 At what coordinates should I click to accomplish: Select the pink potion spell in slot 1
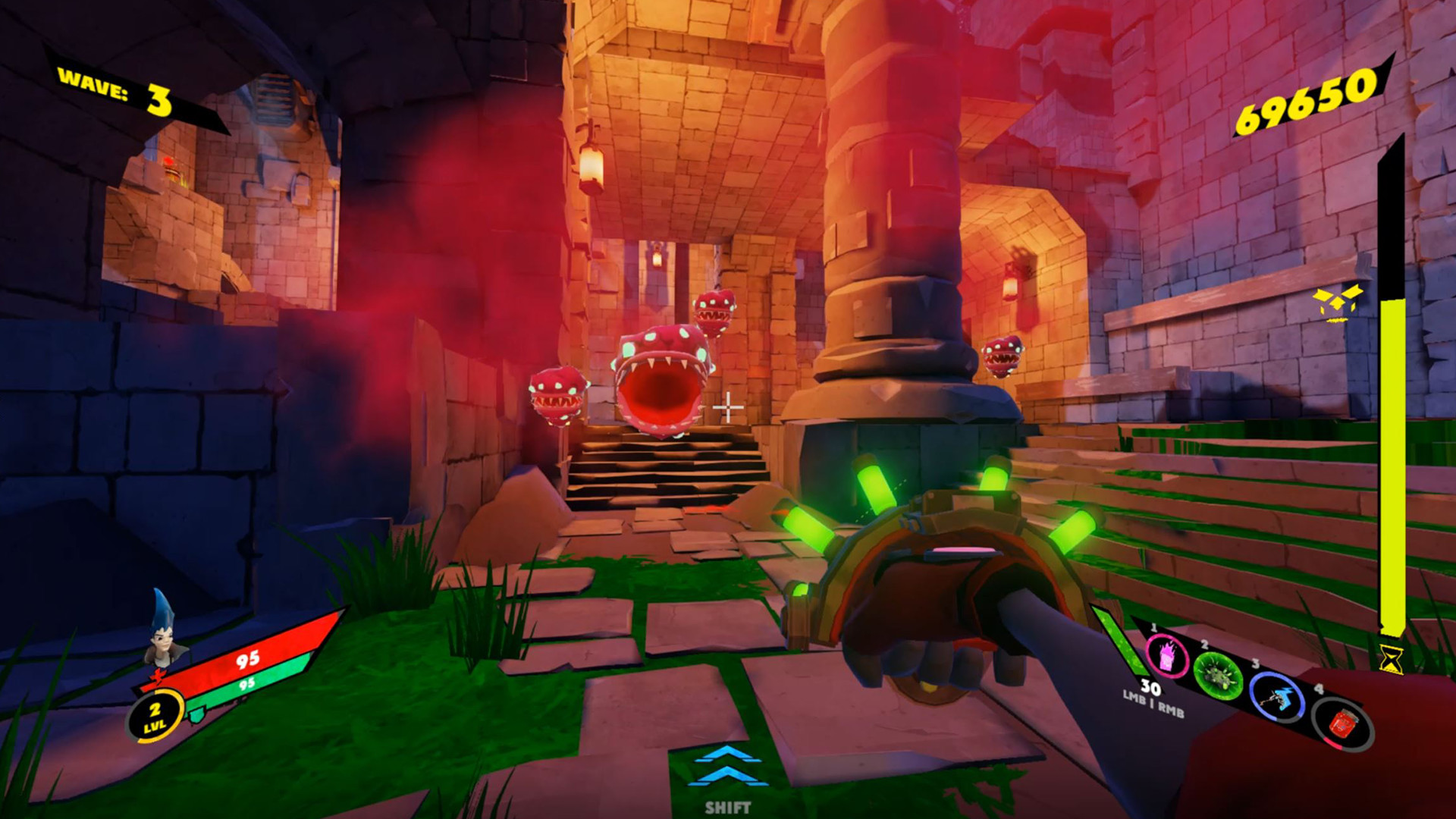pos(1166,656)
